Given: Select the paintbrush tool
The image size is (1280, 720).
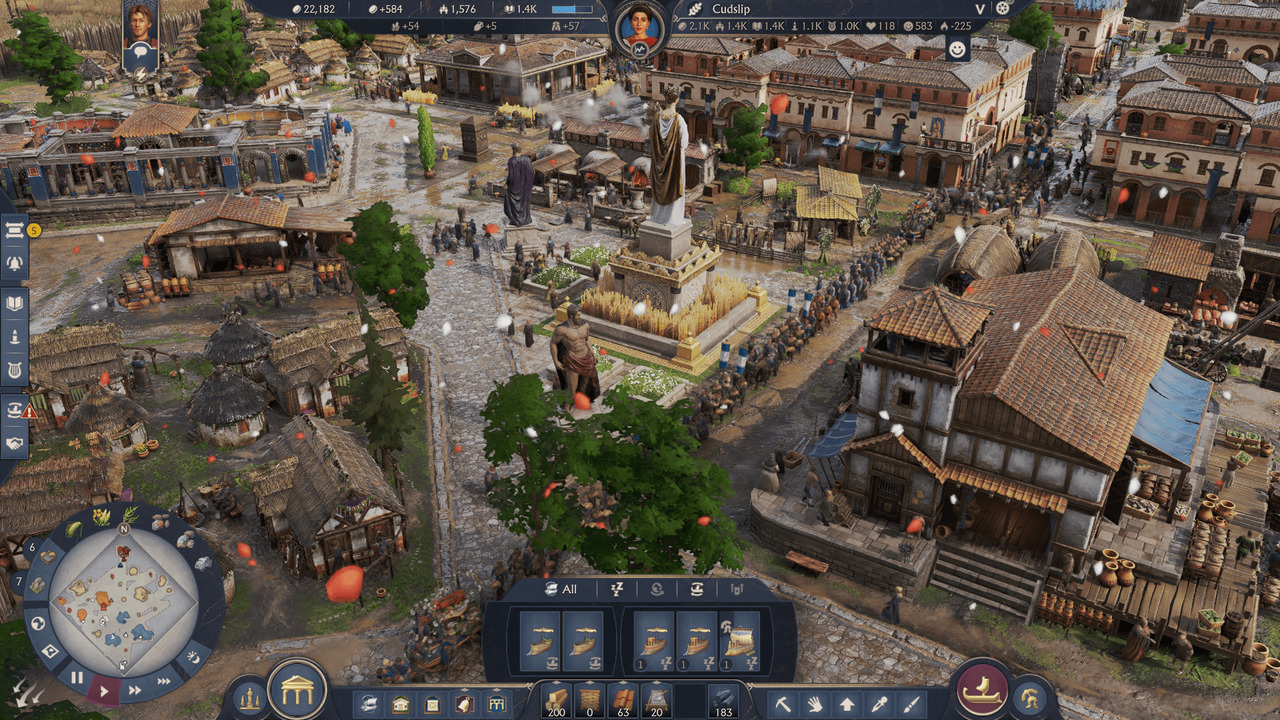Looking at the screenshot, I should coord(910,704).
